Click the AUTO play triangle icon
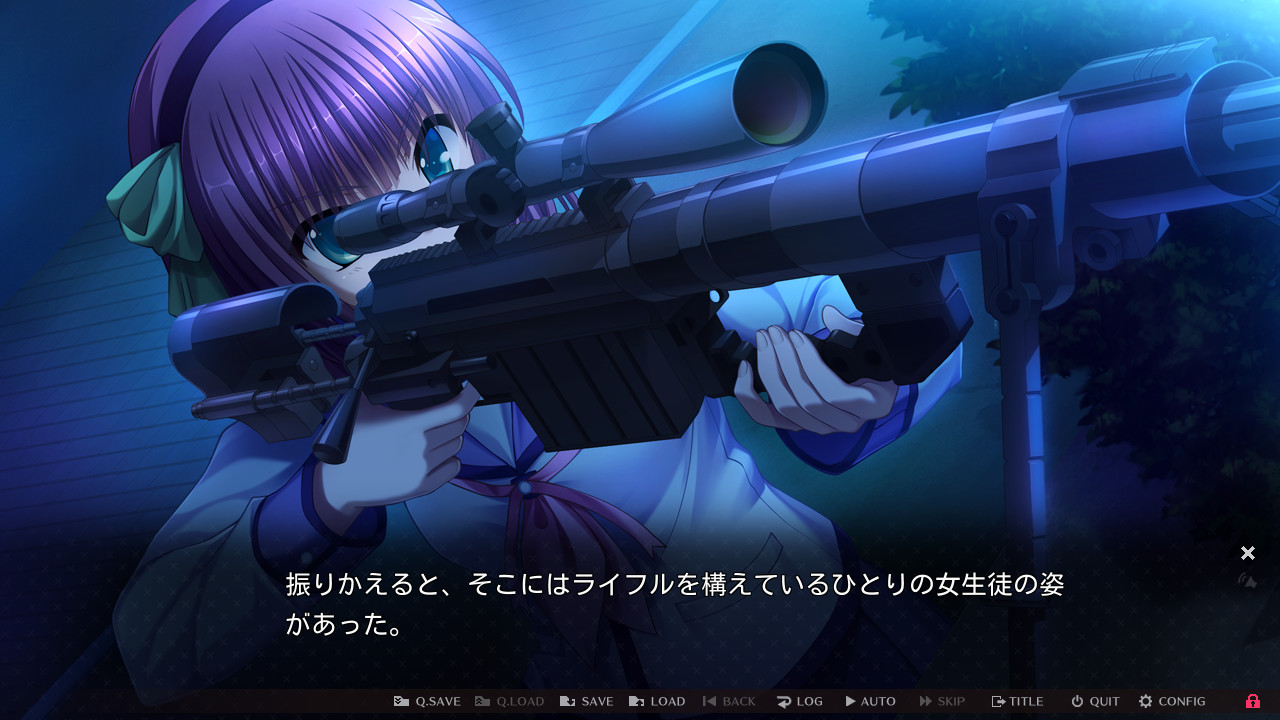Image resolution: width=1280 pixels, height=720 pixels. pos(850,701)
